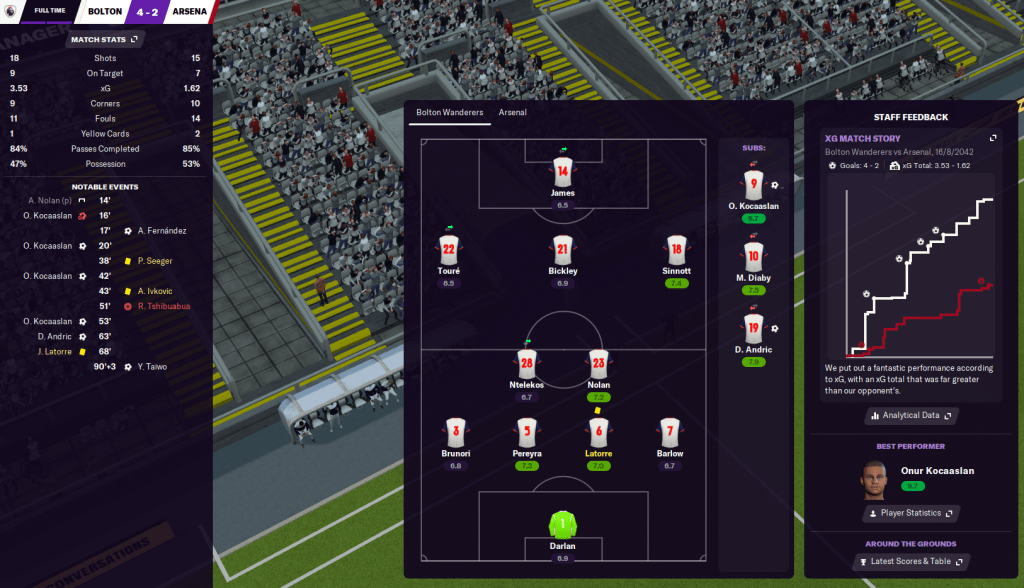The height and width of the screenshot is (588, 1024).
Task: Expand the xG Match Story graph
Action: click(x=993, y=138)
